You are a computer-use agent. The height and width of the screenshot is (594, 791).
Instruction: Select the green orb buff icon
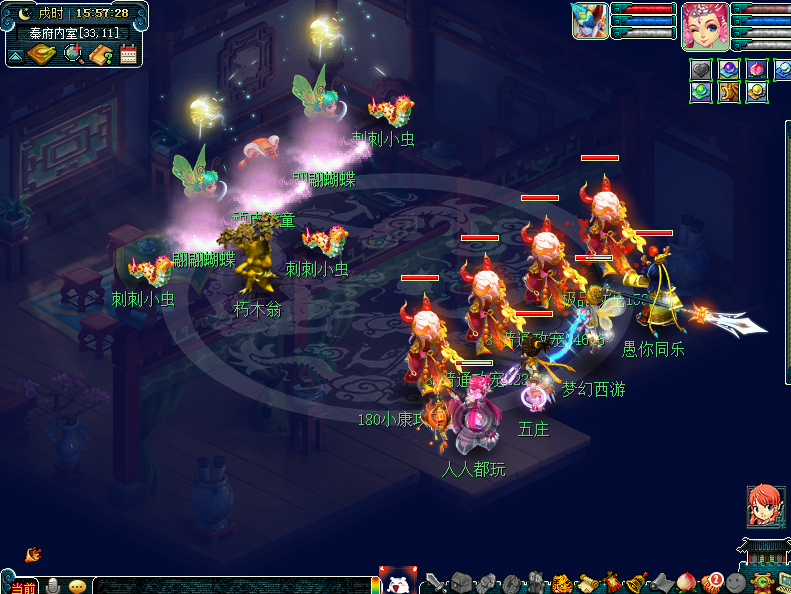[702, 93]
